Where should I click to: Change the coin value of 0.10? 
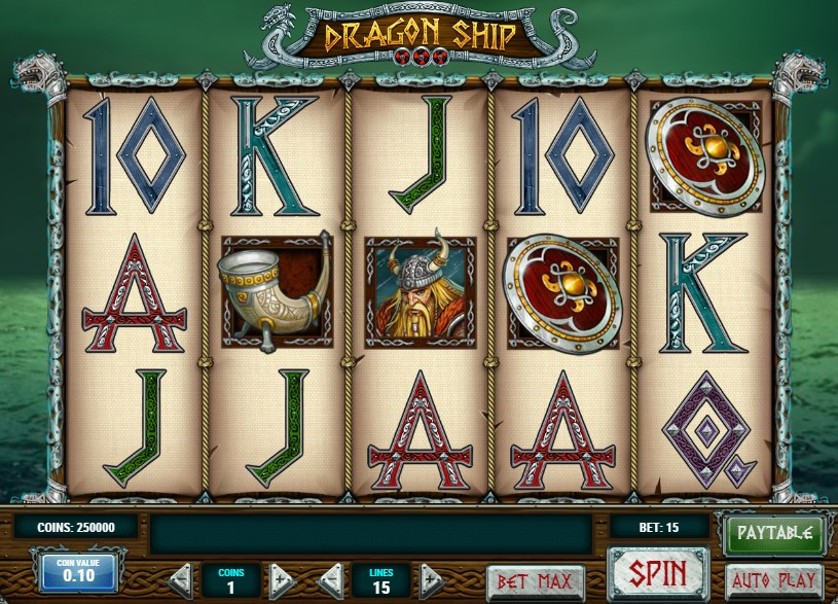pyautogui.click(x=79, y=573)
